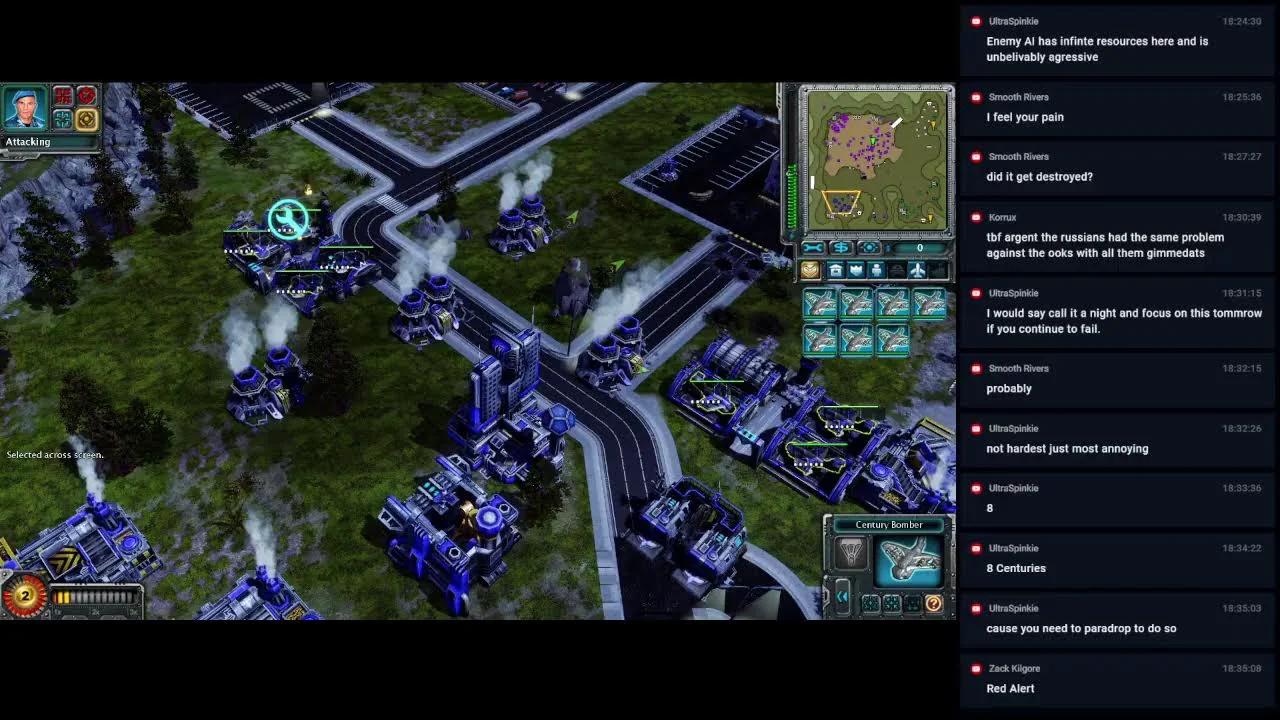1280x720 pixels.
Task: Select the infantry production icon
Action: pos(876,270)
